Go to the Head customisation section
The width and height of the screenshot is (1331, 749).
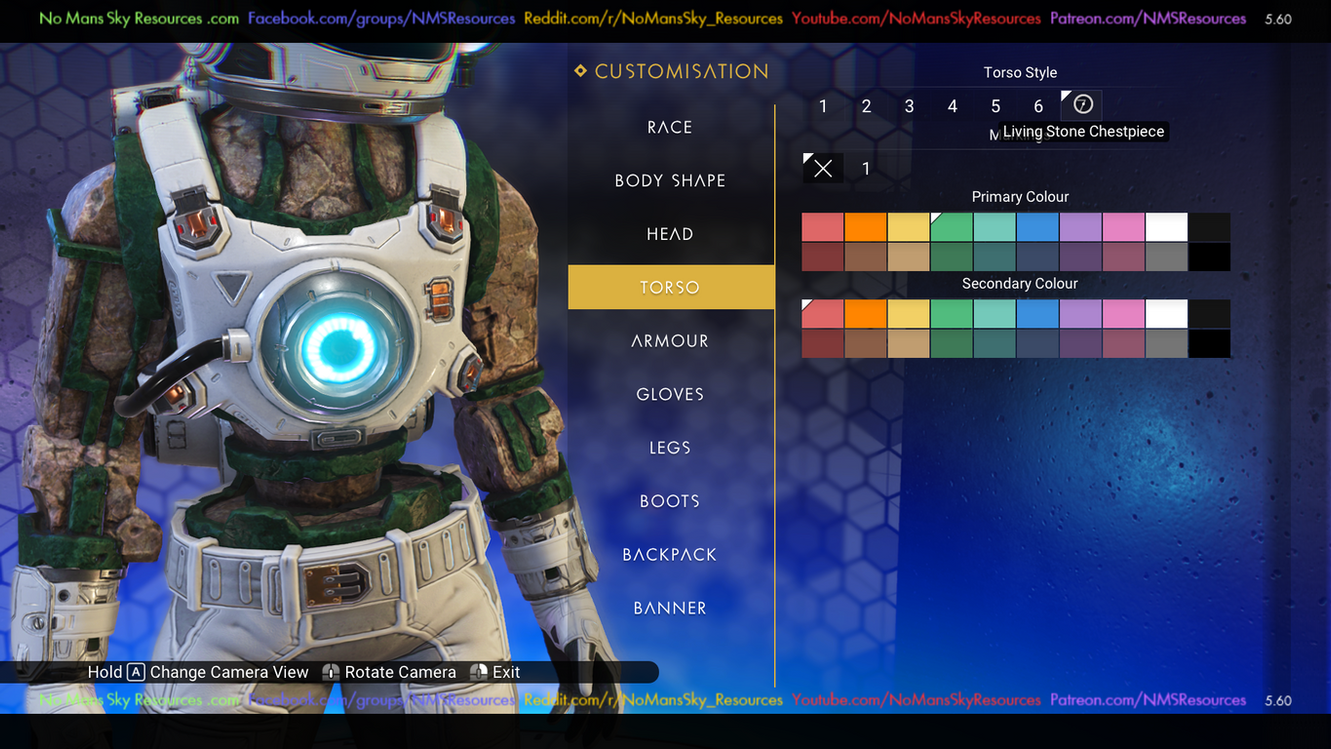click(x=670, y=234)
